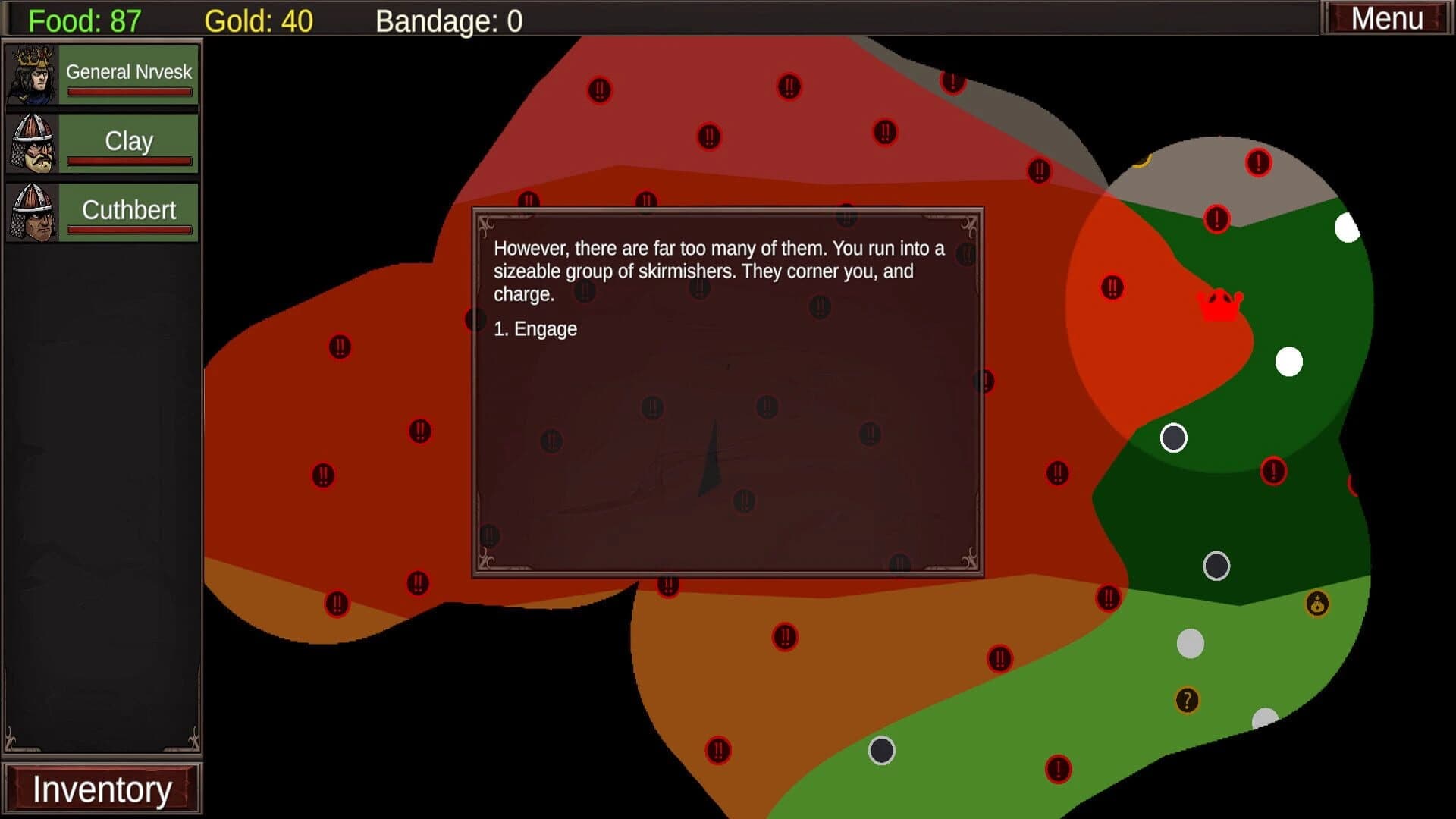This screenshot has width=1456, height=819.
Task: Open the potion flask map marker
Action: [x=1316, y=604]
